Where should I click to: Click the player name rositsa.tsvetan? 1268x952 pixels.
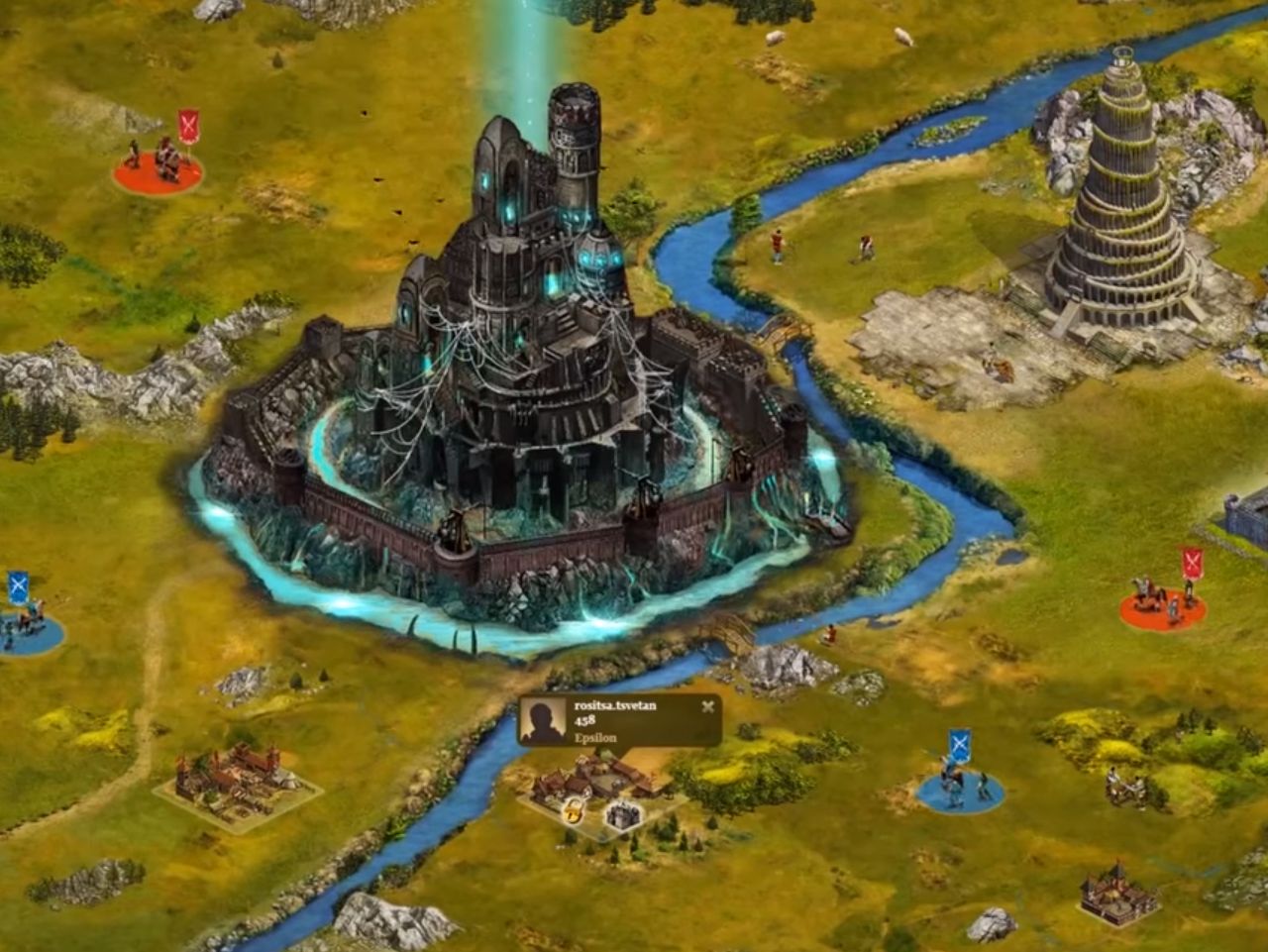[614, 705]
